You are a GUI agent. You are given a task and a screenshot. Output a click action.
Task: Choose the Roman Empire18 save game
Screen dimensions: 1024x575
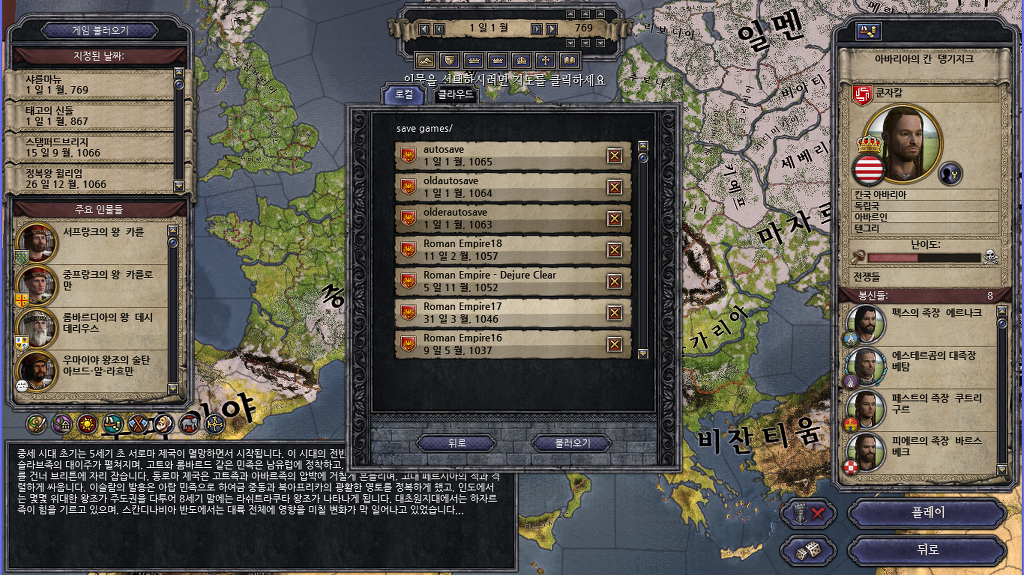click(x=500, y=249)
